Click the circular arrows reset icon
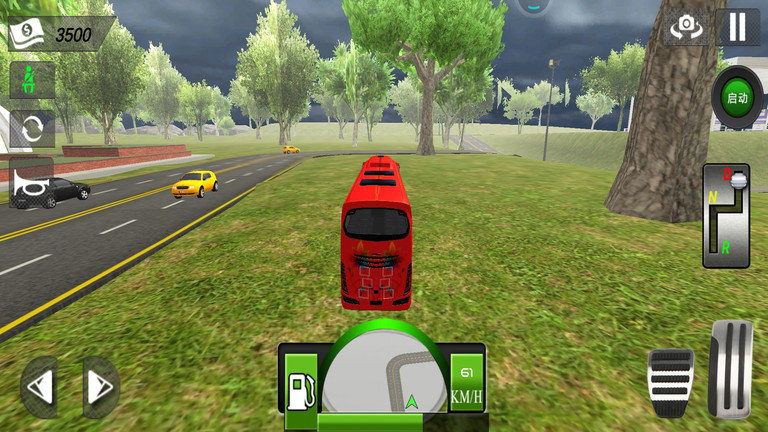The height and width of the screenshot is (432, 768). click(31, 128)
